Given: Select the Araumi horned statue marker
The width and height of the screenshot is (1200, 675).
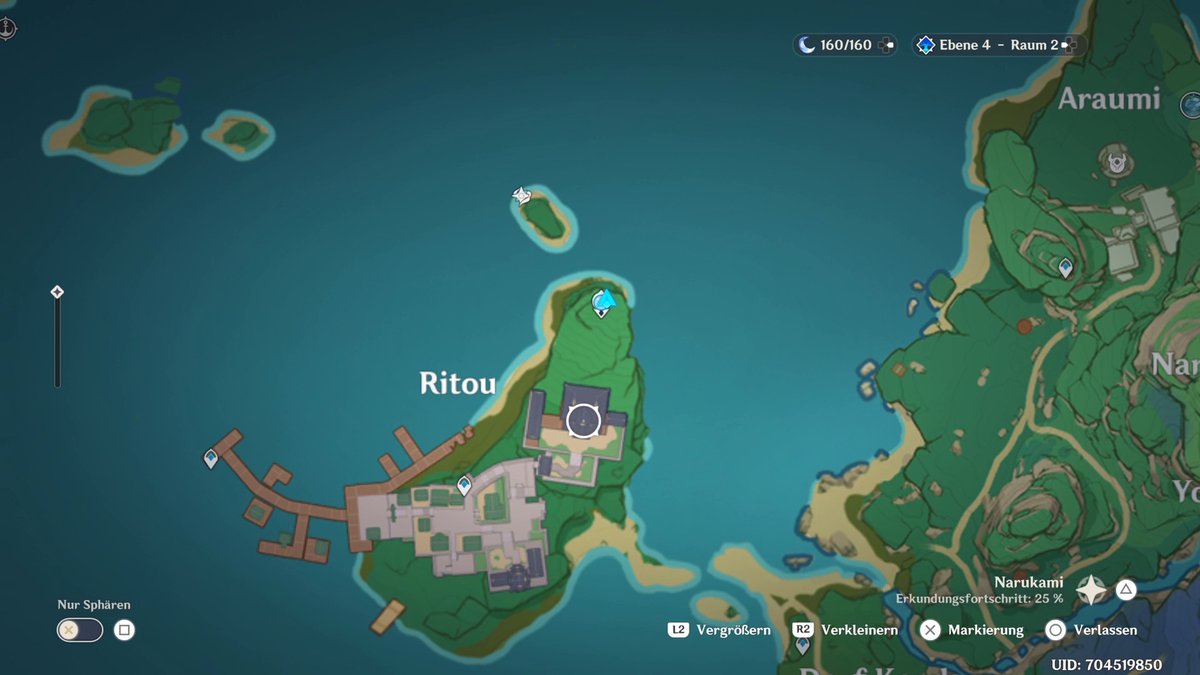Looking at the screenshot, I should point(1113,158).
